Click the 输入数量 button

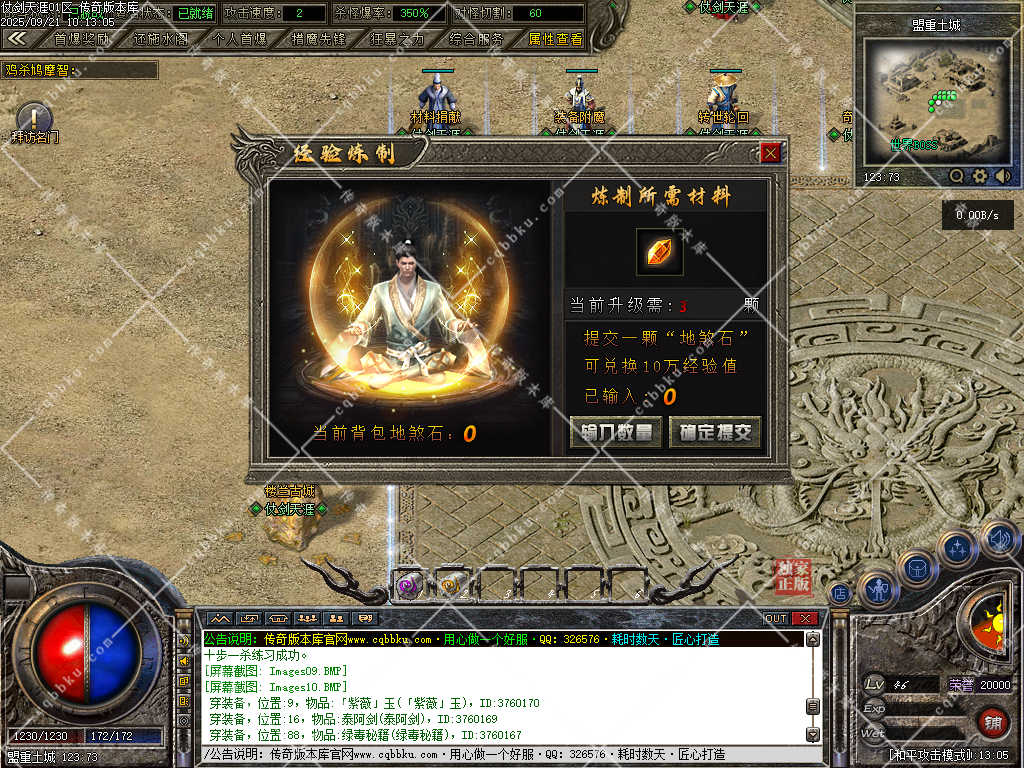(x=615, y=432)
